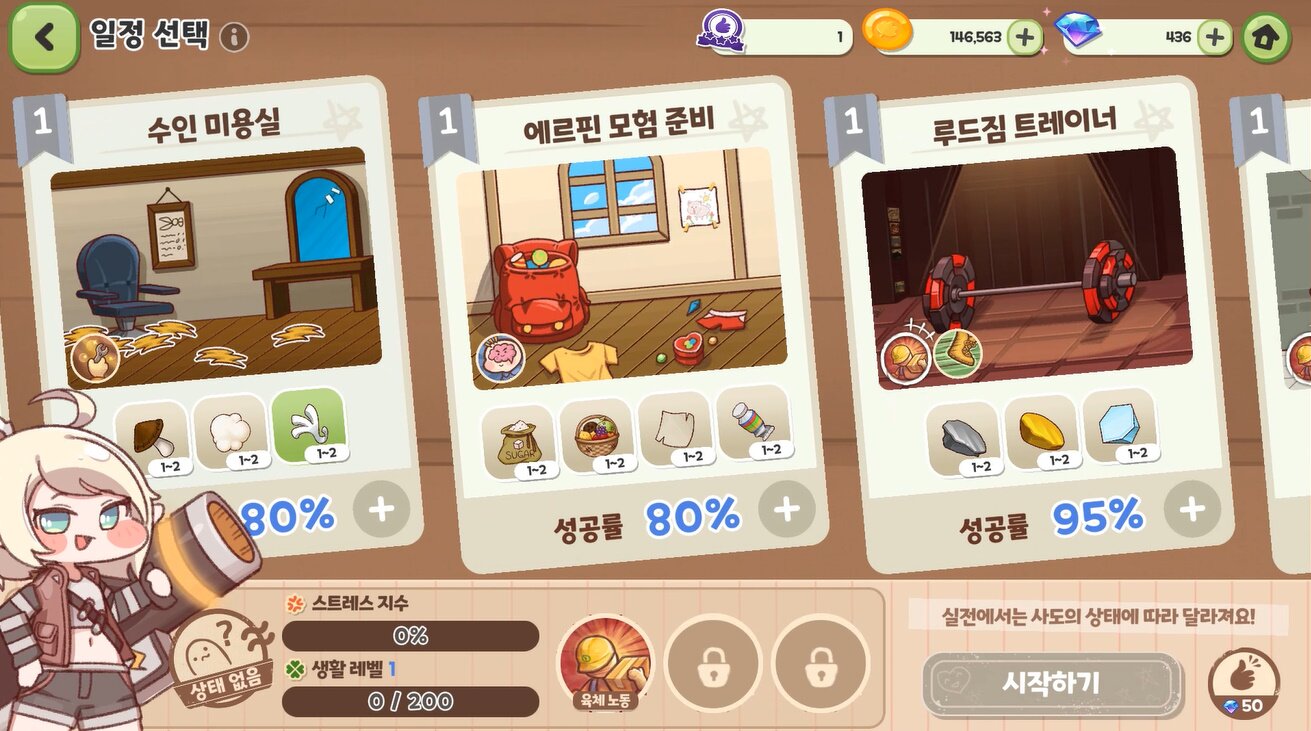Raise the 루드짐 트레이너 success rate
This screenshot has width=1311, height=731.
[1191, 510]
